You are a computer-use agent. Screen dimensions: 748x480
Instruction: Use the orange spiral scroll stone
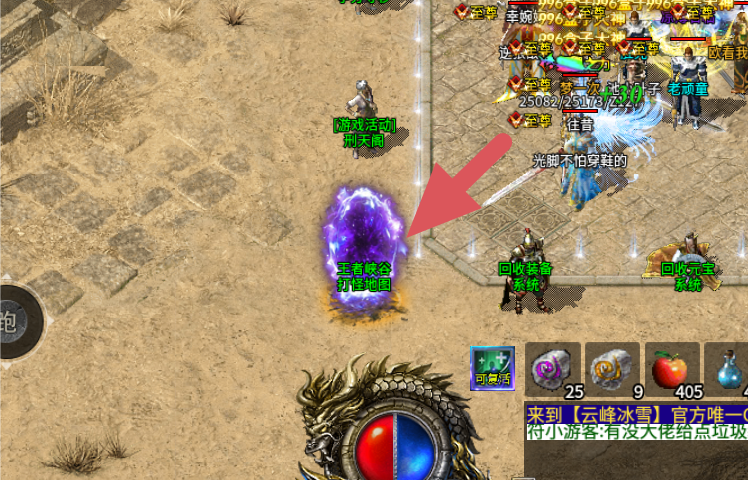tap(612, 368)
